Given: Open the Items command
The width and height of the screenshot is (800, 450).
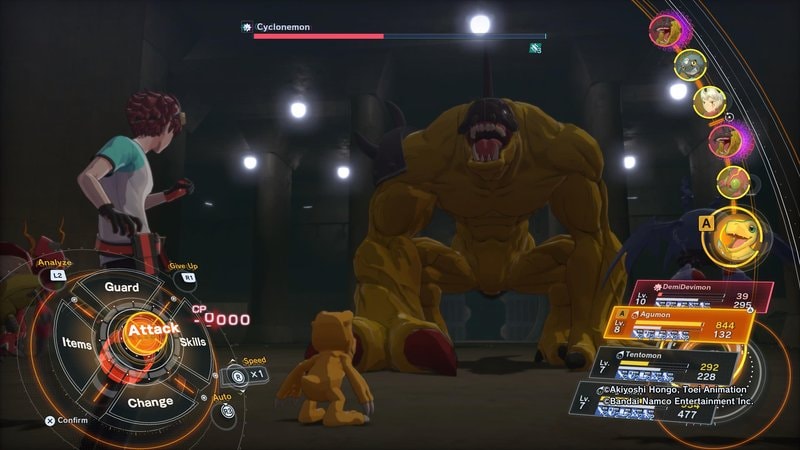Looking at the screenshot, I should [x=77, y=343].
